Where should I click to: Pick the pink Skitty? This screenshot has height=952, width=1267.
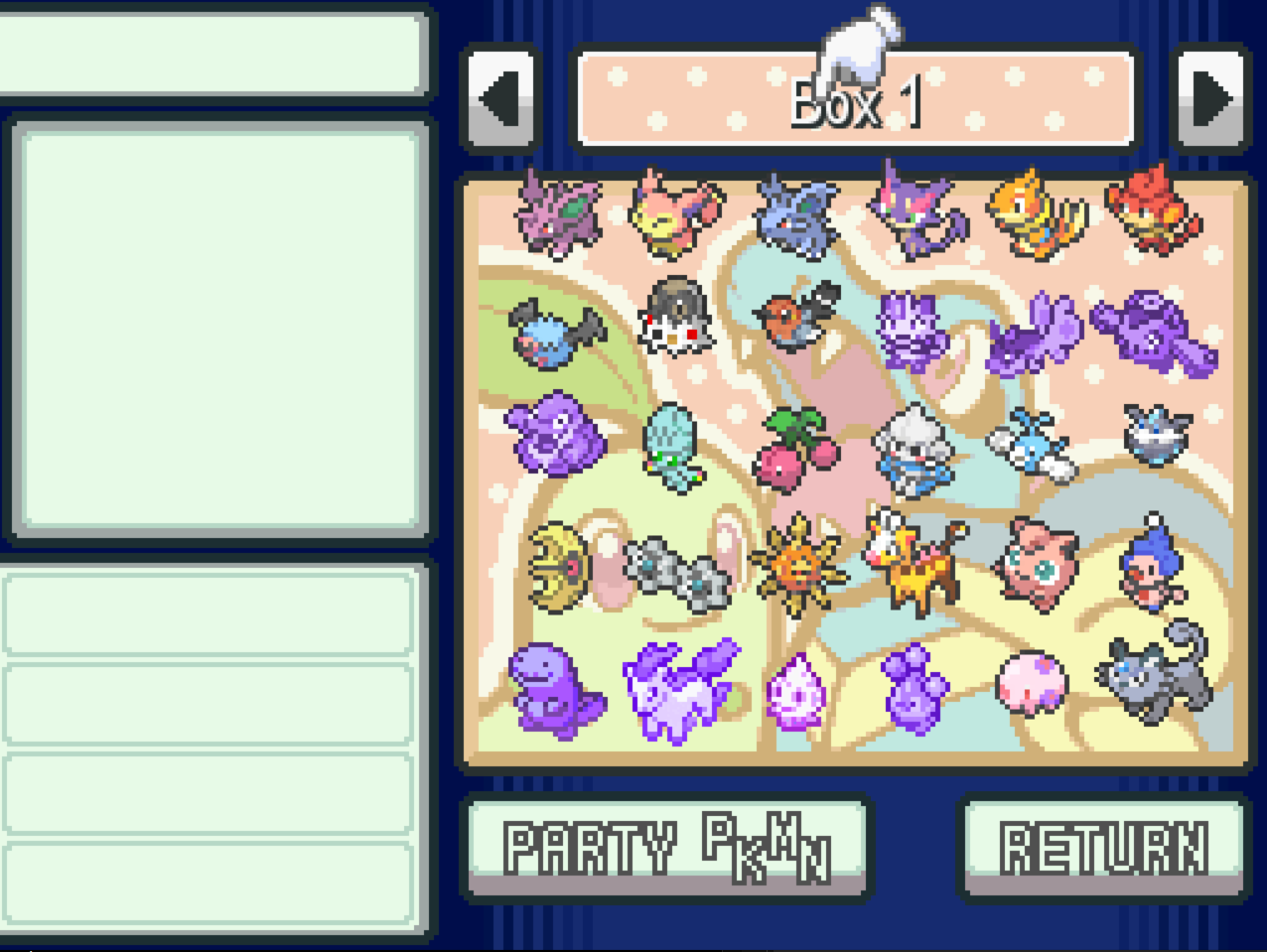click(x=675, y=212)
